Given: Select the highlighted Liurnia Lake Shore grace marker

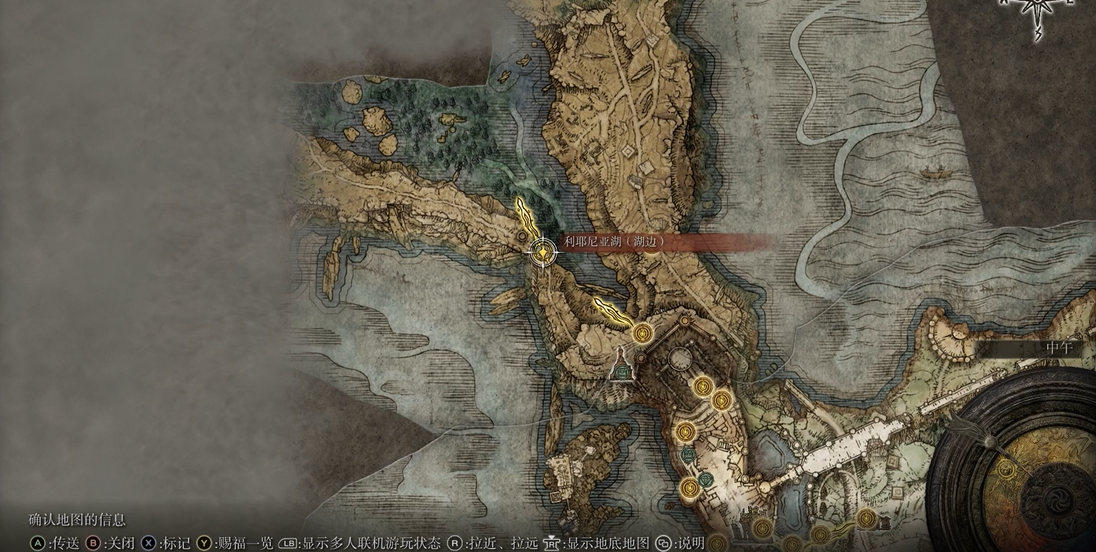Looking at the screenshot, I should pos(543,253).
